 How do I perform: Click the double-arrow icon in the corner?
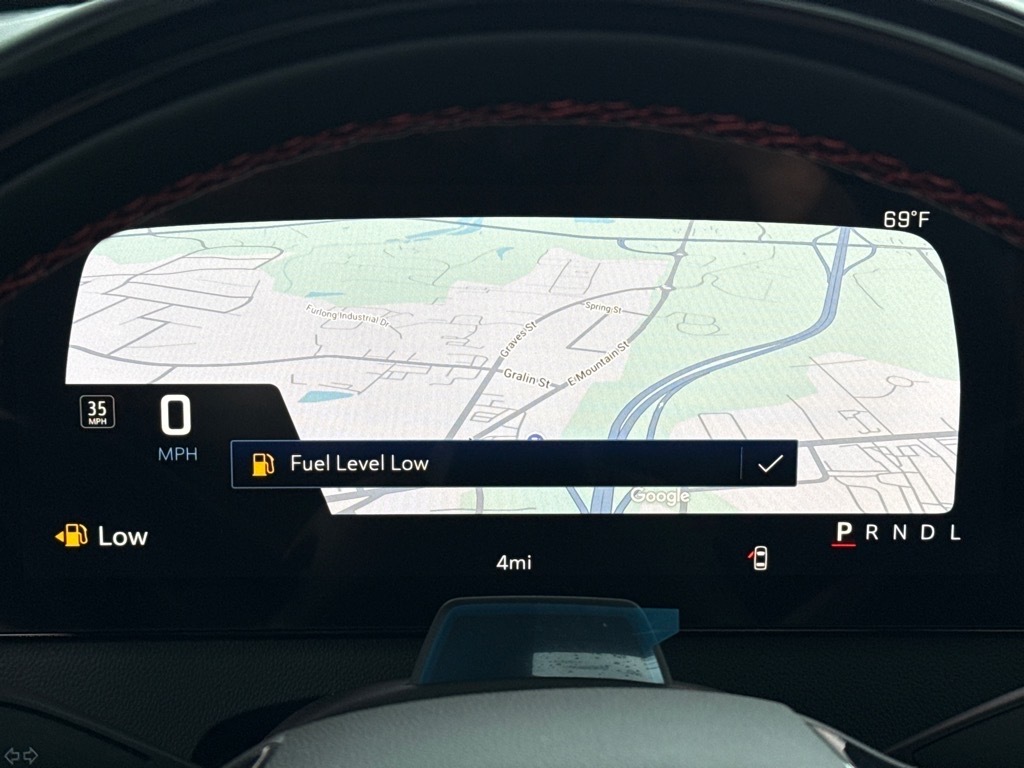21,755
